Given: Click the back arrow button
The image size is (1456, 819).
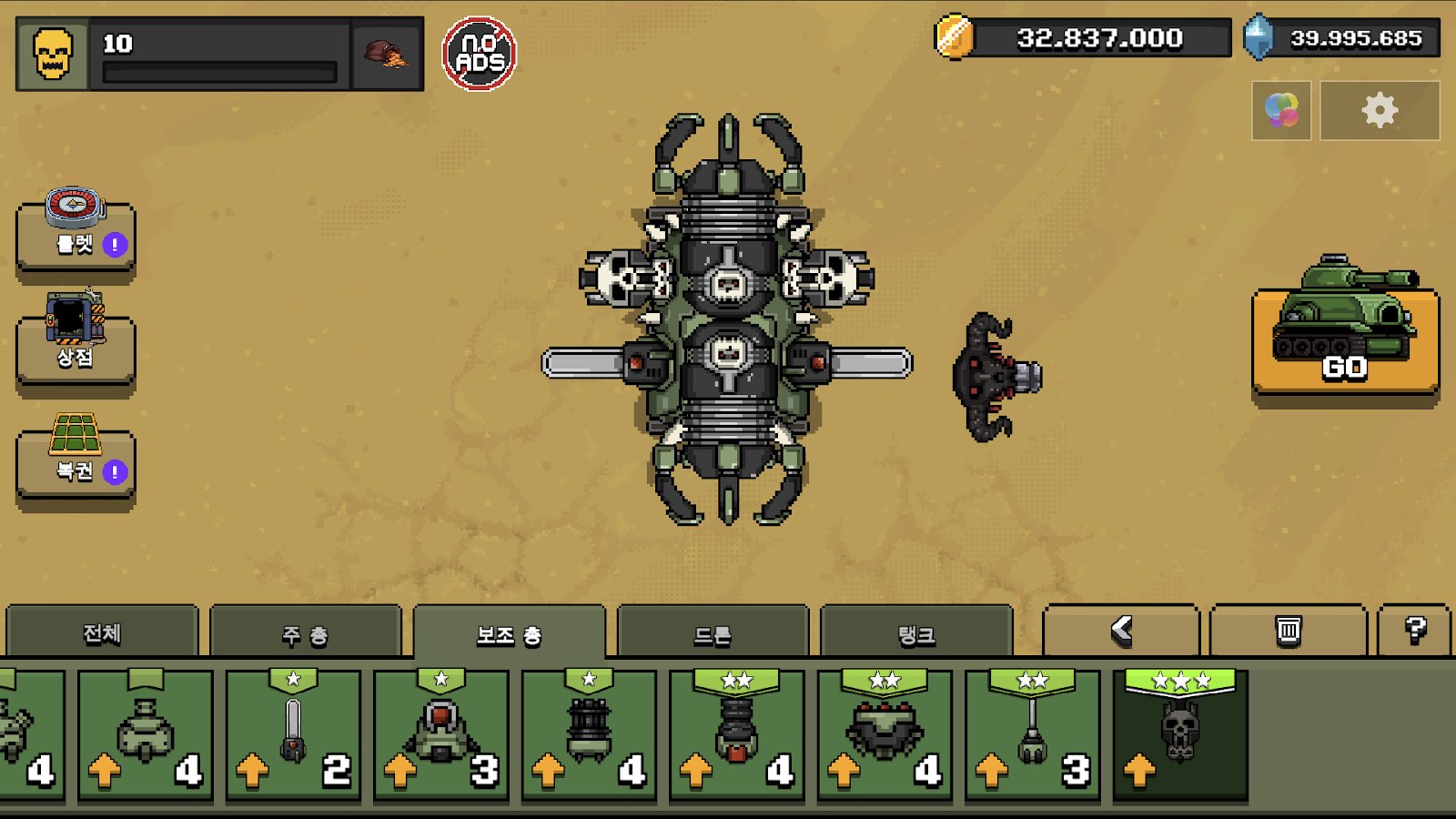Looking at the screenshot, I should point(1120,630).
